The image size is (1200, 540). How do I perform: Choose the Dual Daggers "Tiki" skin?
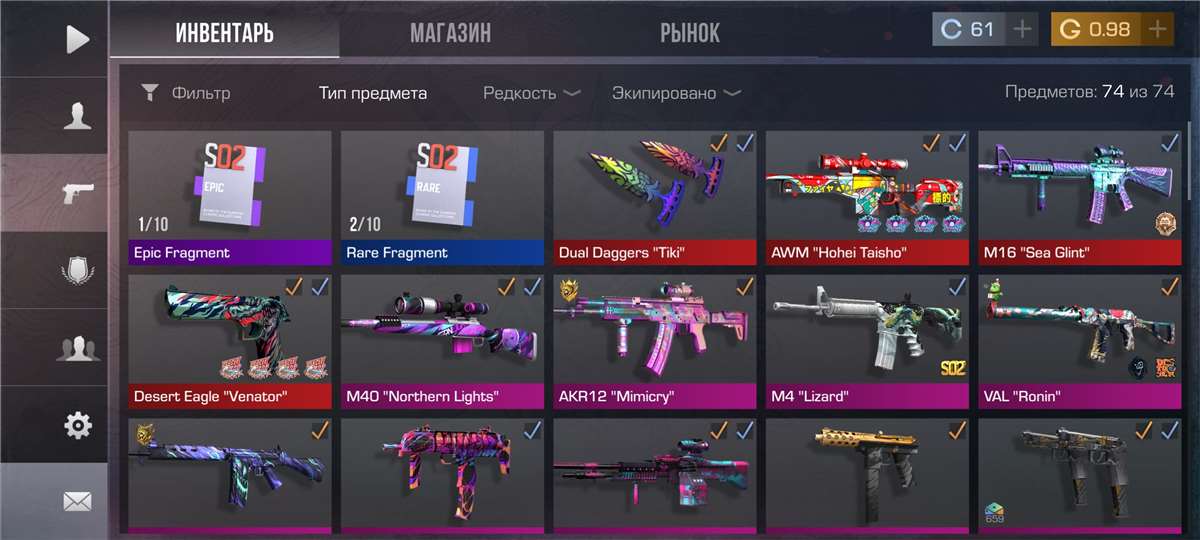(655, 197)
